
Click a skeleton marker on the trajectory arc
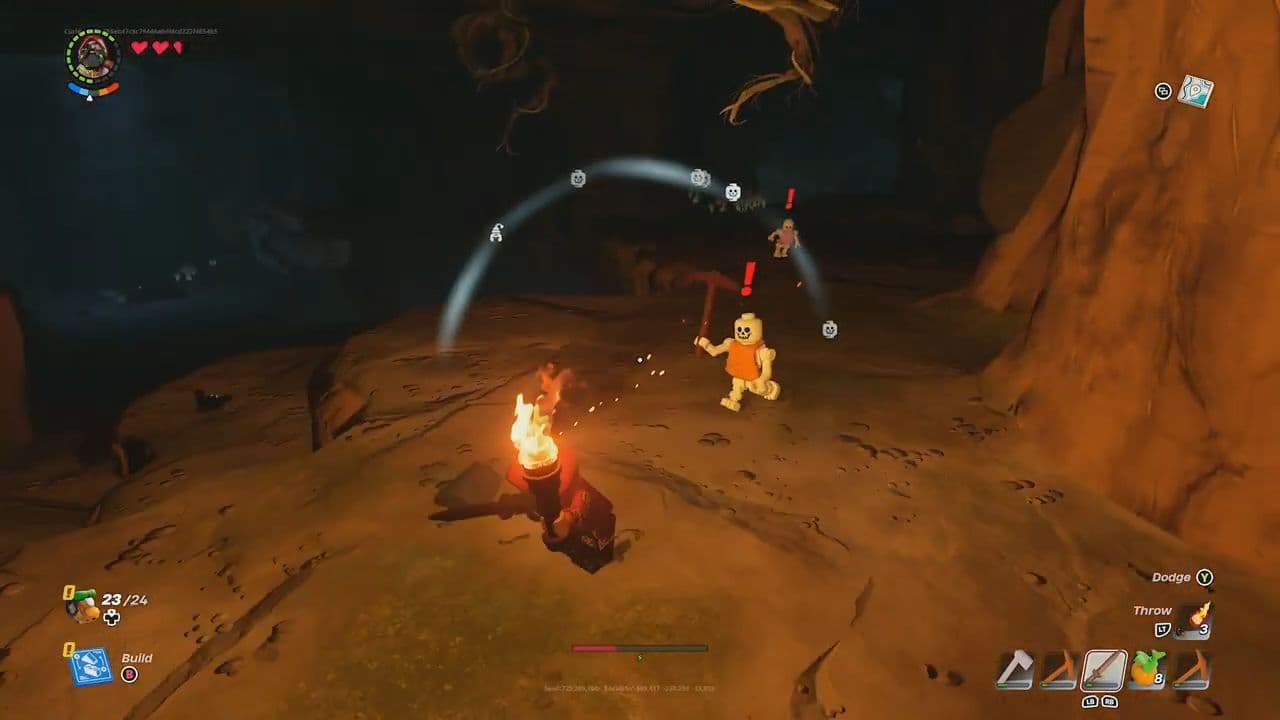pos(578,178)
